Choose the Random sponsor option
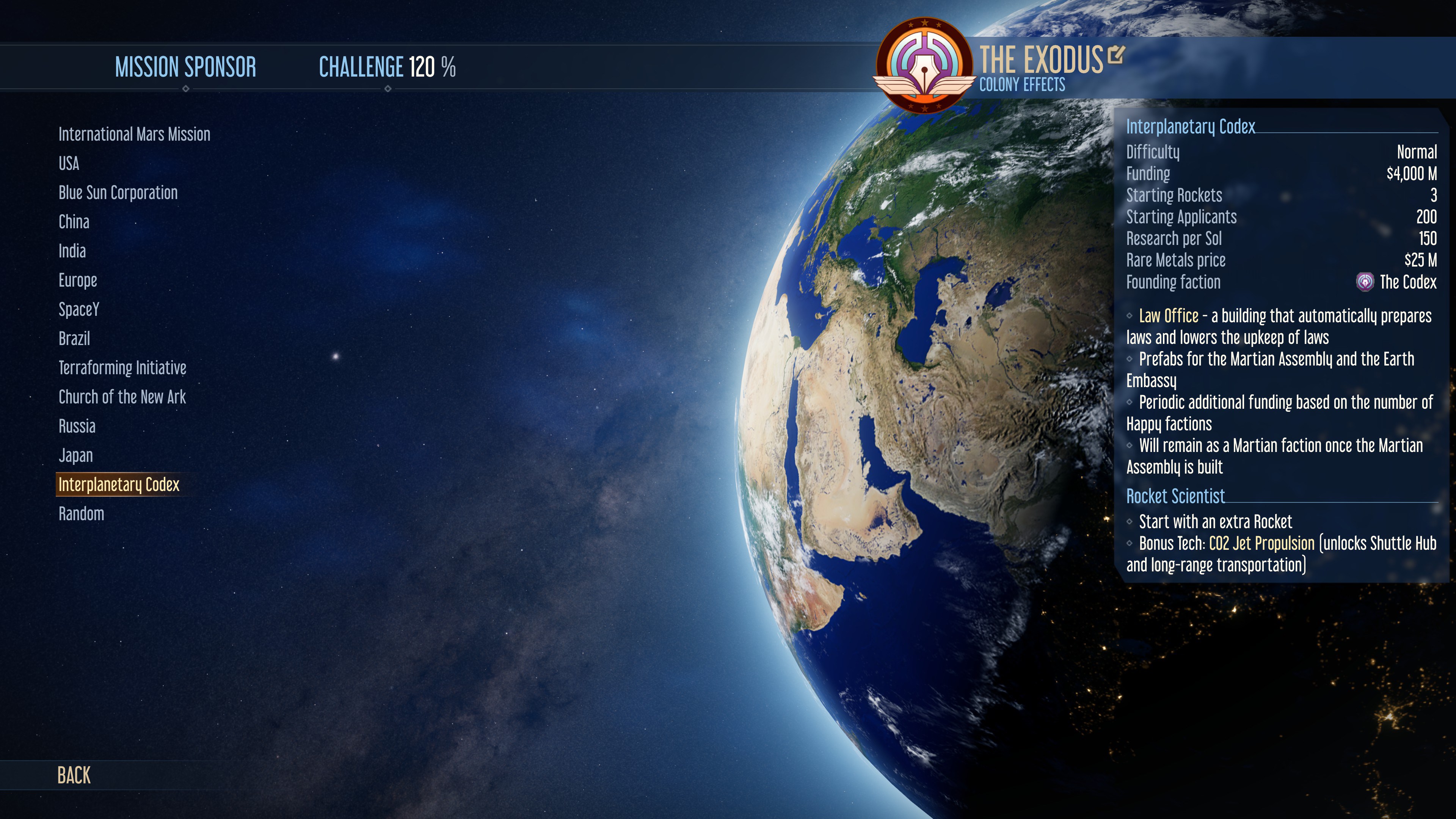 pos(81,514)
